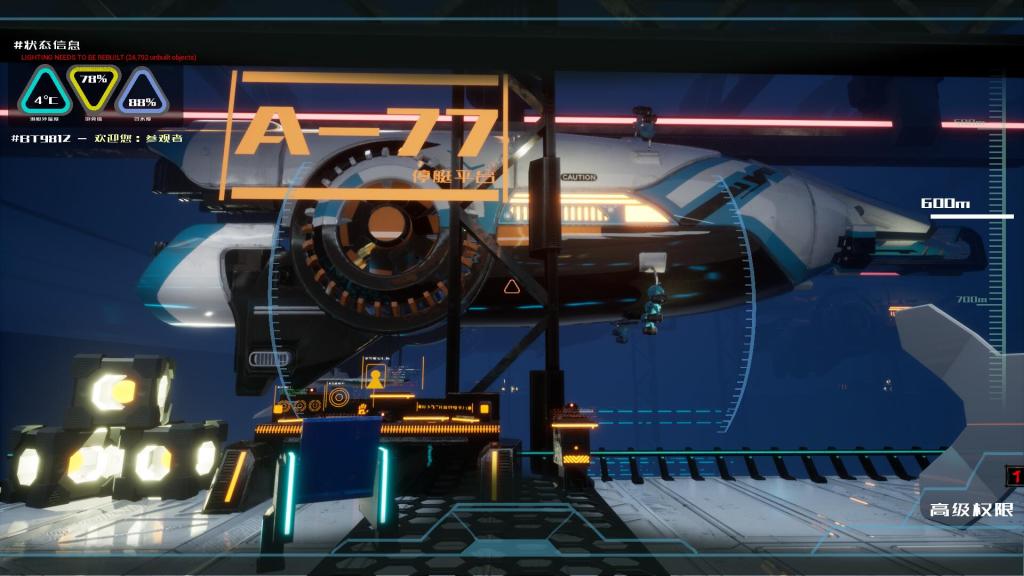Viewport: 1024px width, 576px height.
Task: Open the 高级权限 advanced access panel
Action: tap(971, 510)
